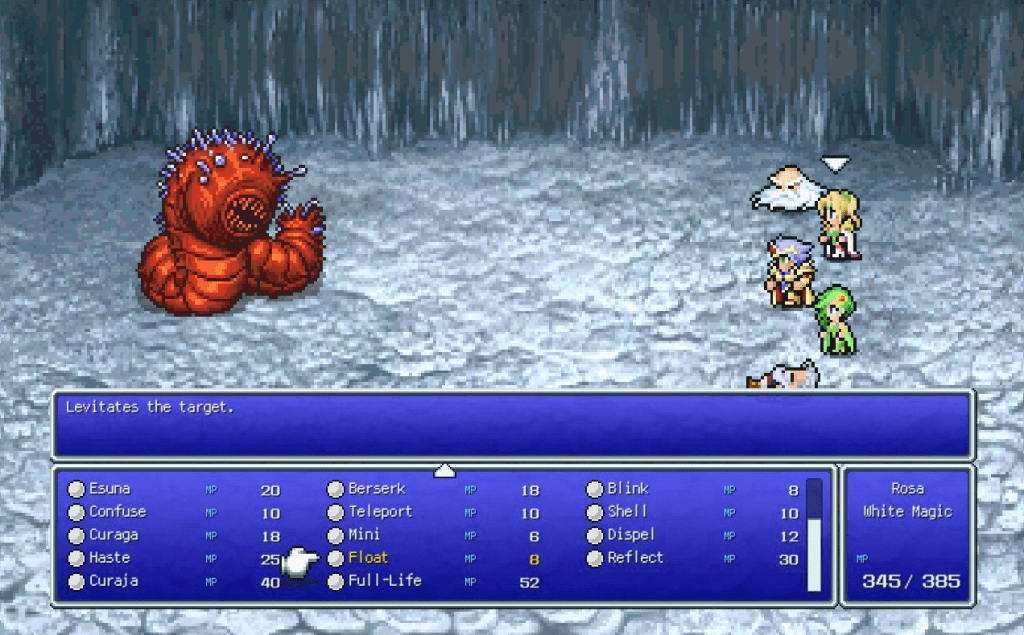Cast the Shell spell

pyautogui.click(x=627, y=512)
